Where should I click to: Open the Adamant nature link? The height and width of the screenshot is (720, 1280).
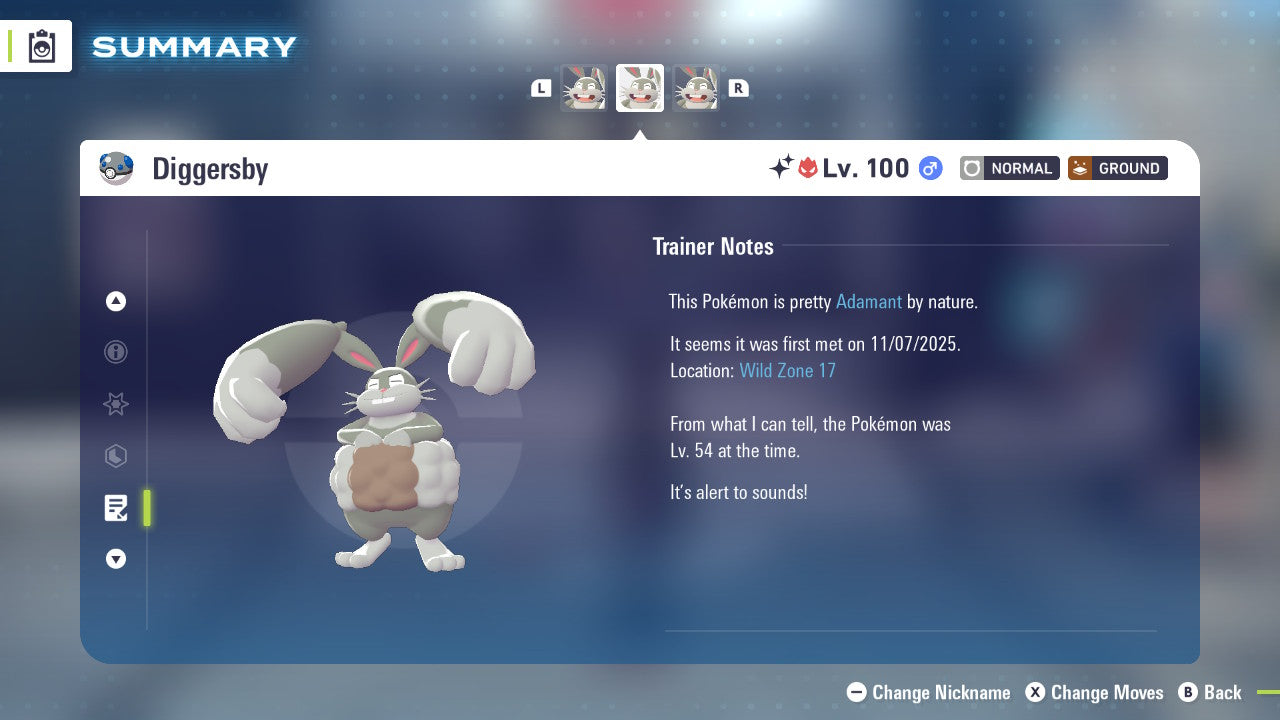[869, 301]
